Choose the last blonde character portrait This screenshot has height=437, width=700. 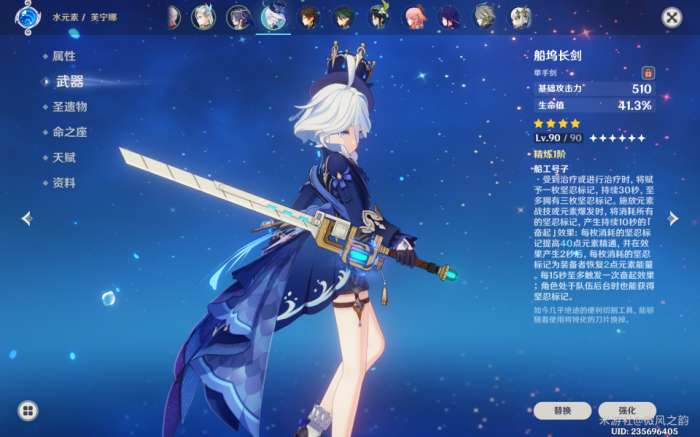click(x=520, y=17)
